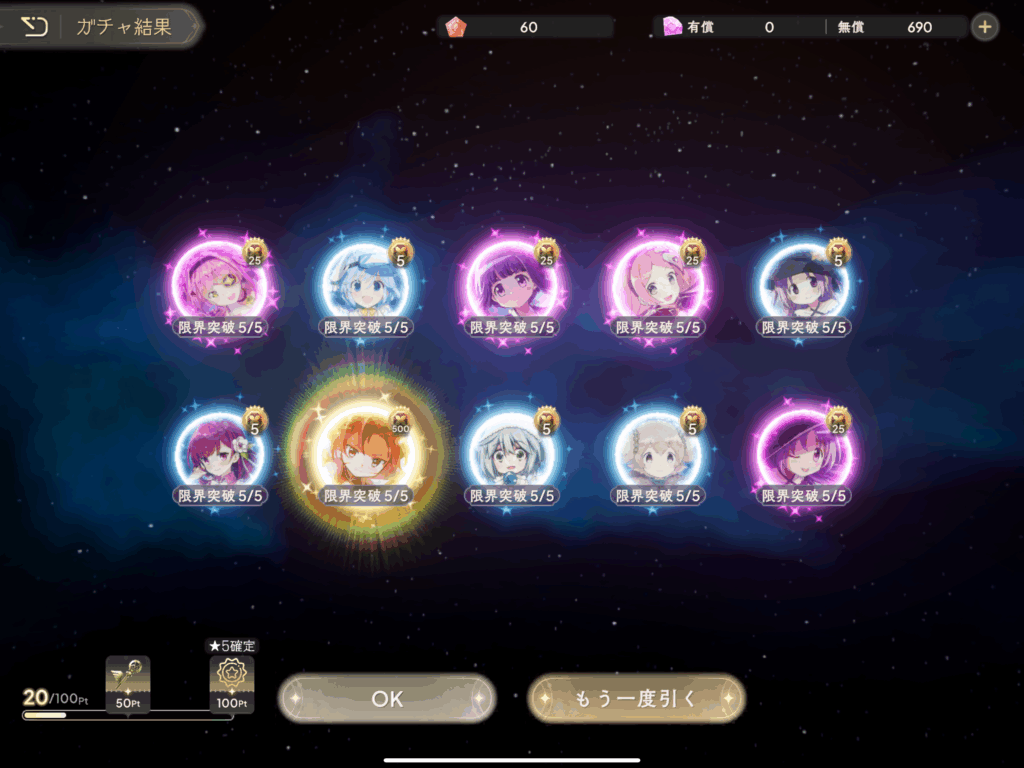The image size is (1024, 768).
Task: Add gems with the plus button
Action: tap(985, 27)
